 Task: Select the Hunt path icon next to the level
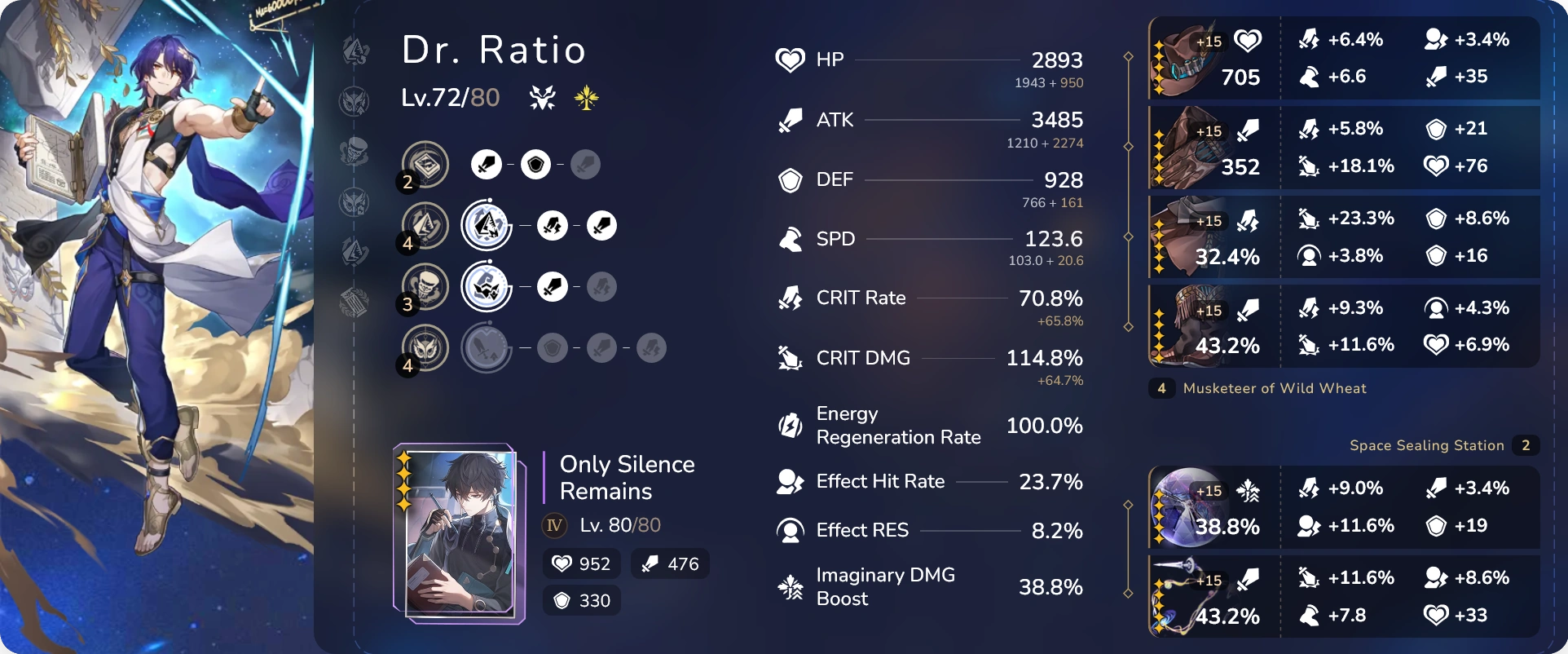[541, 96]
